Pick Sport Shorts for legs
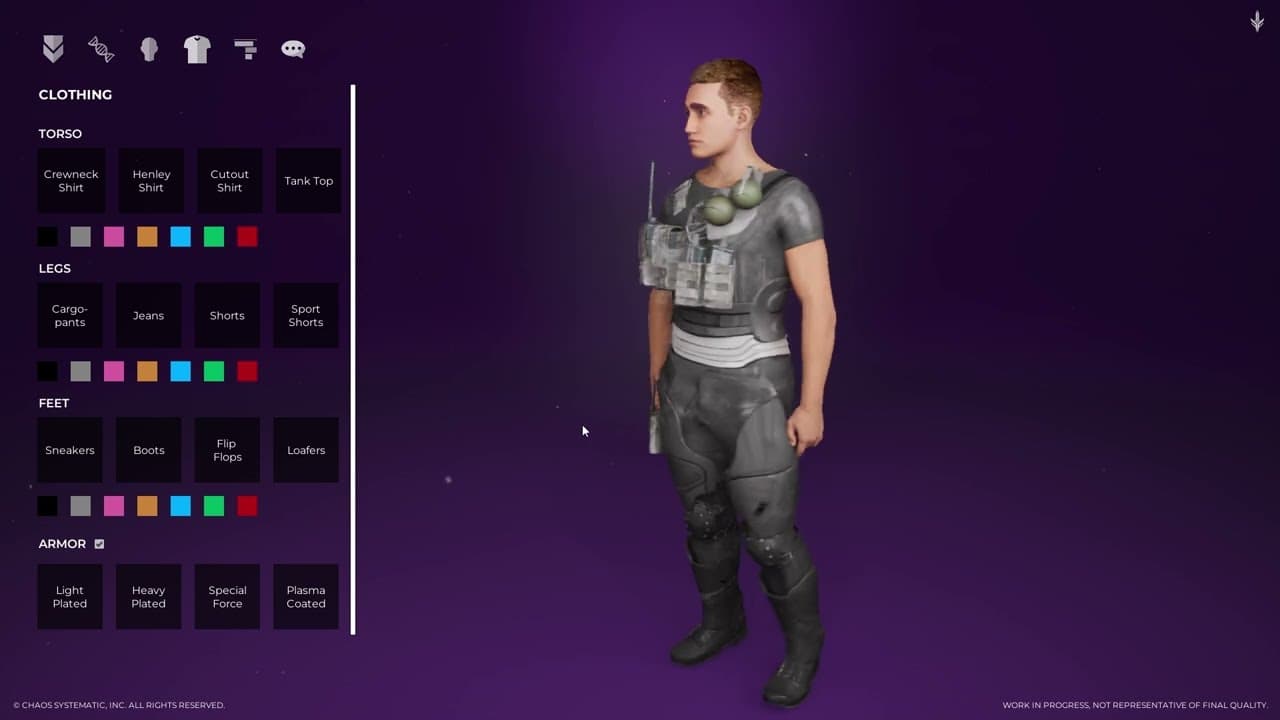1280x720 pixels. click(x=306, y=316)
